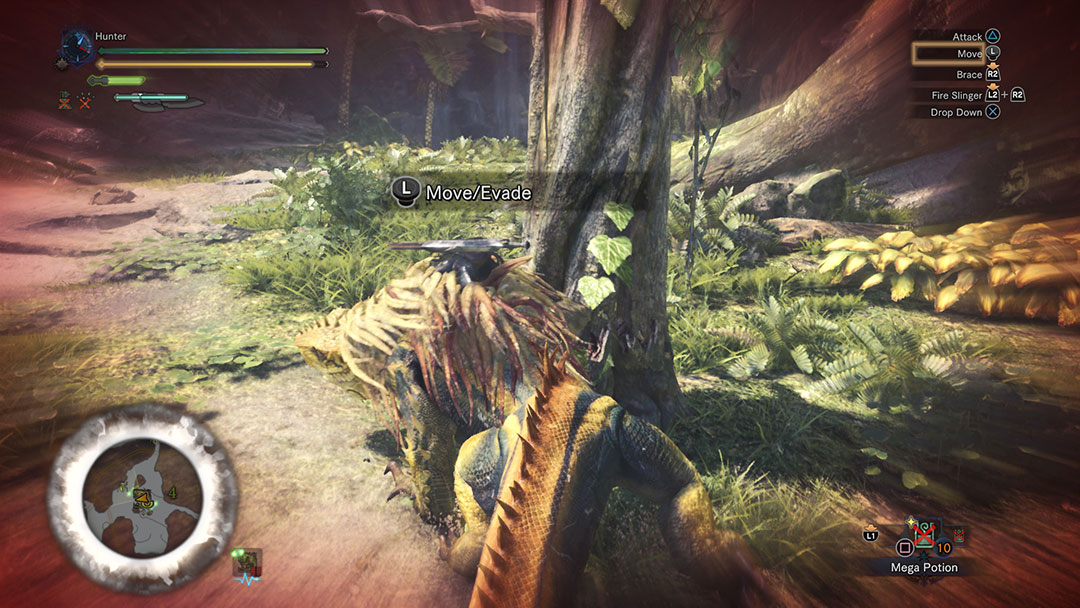Click the area number 4 marker on minimap
The width and height of the screenshot is (1080, 608).
172,493
